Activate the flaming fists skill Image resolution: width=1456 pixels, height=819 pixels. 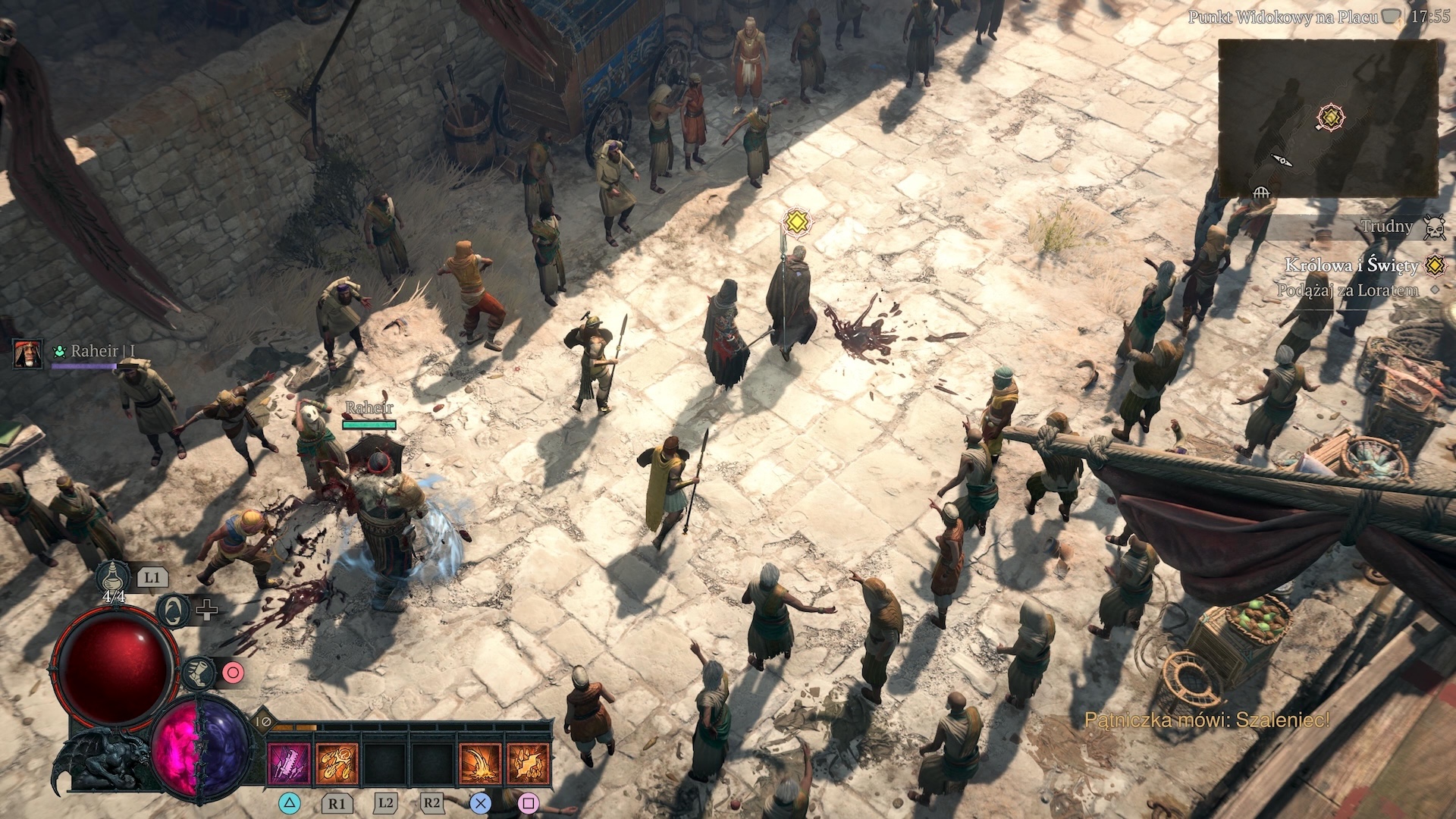point(337,764)
